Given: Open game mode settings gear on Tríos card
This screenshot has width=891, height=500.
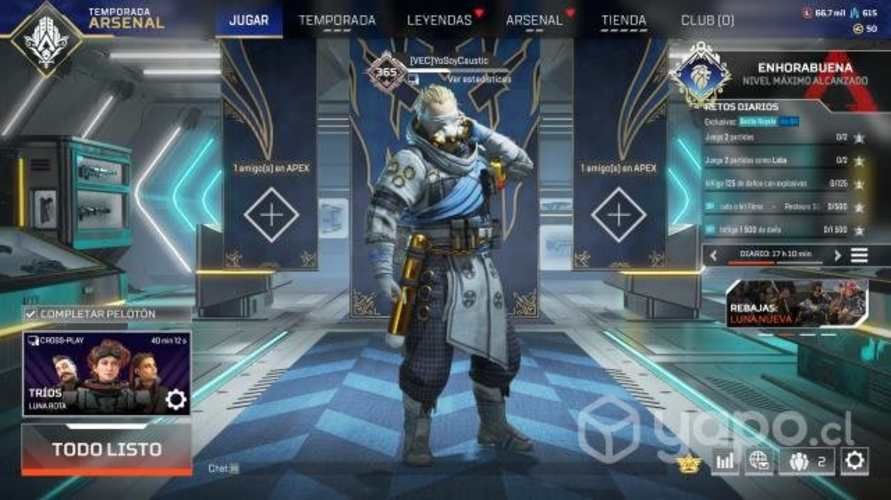Looking at the screenshot, I should click(x=176, y=400).
